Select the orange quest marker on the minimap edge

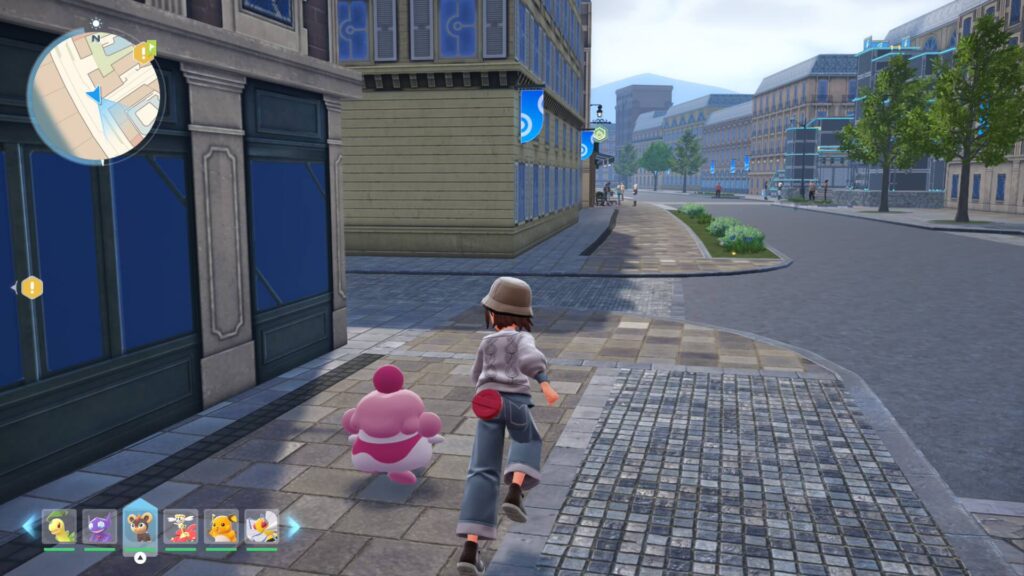[x=145, y=51]
